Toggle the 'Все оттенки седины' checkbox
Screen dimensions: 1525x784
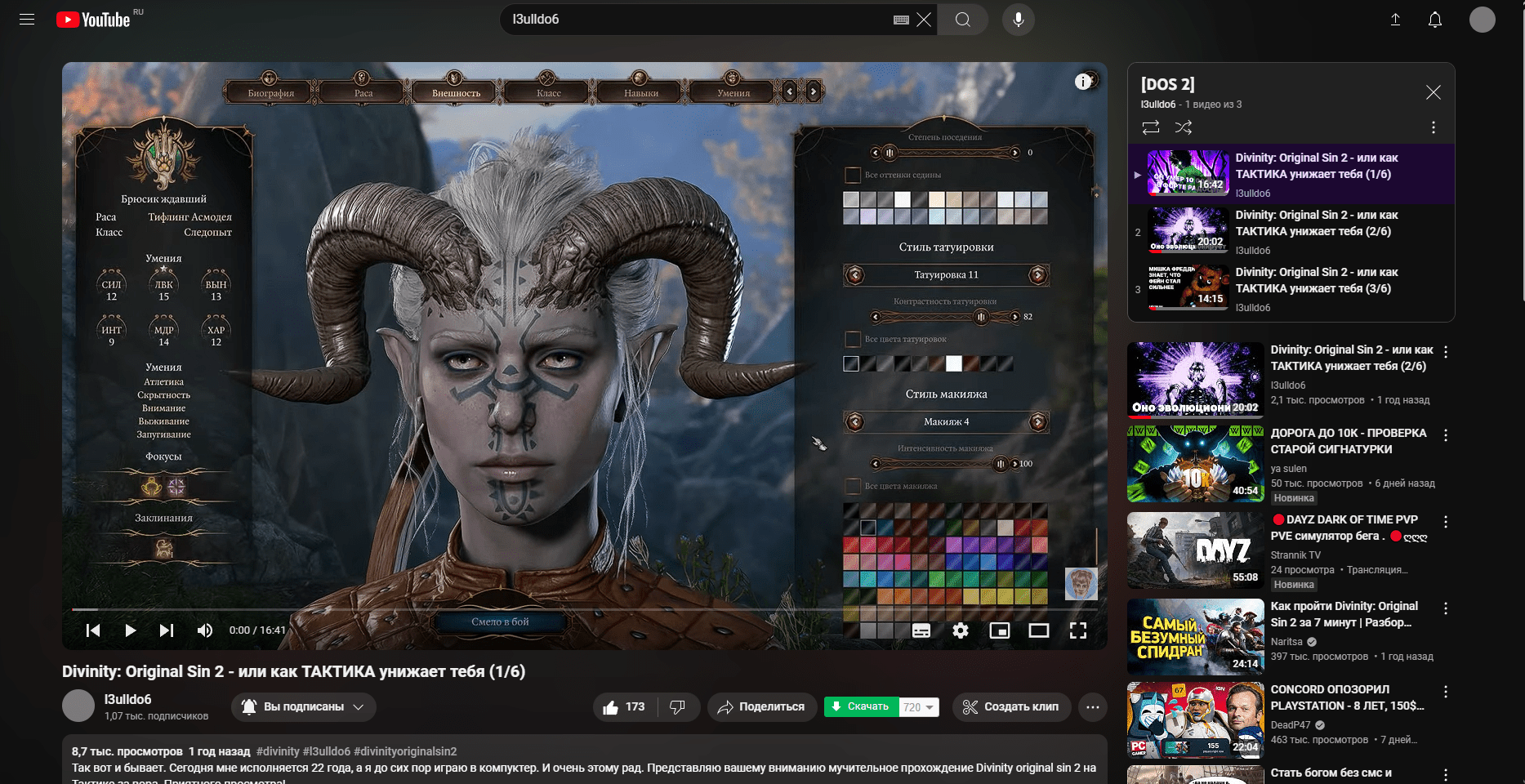pyautogui.click(x=853, y=175)
